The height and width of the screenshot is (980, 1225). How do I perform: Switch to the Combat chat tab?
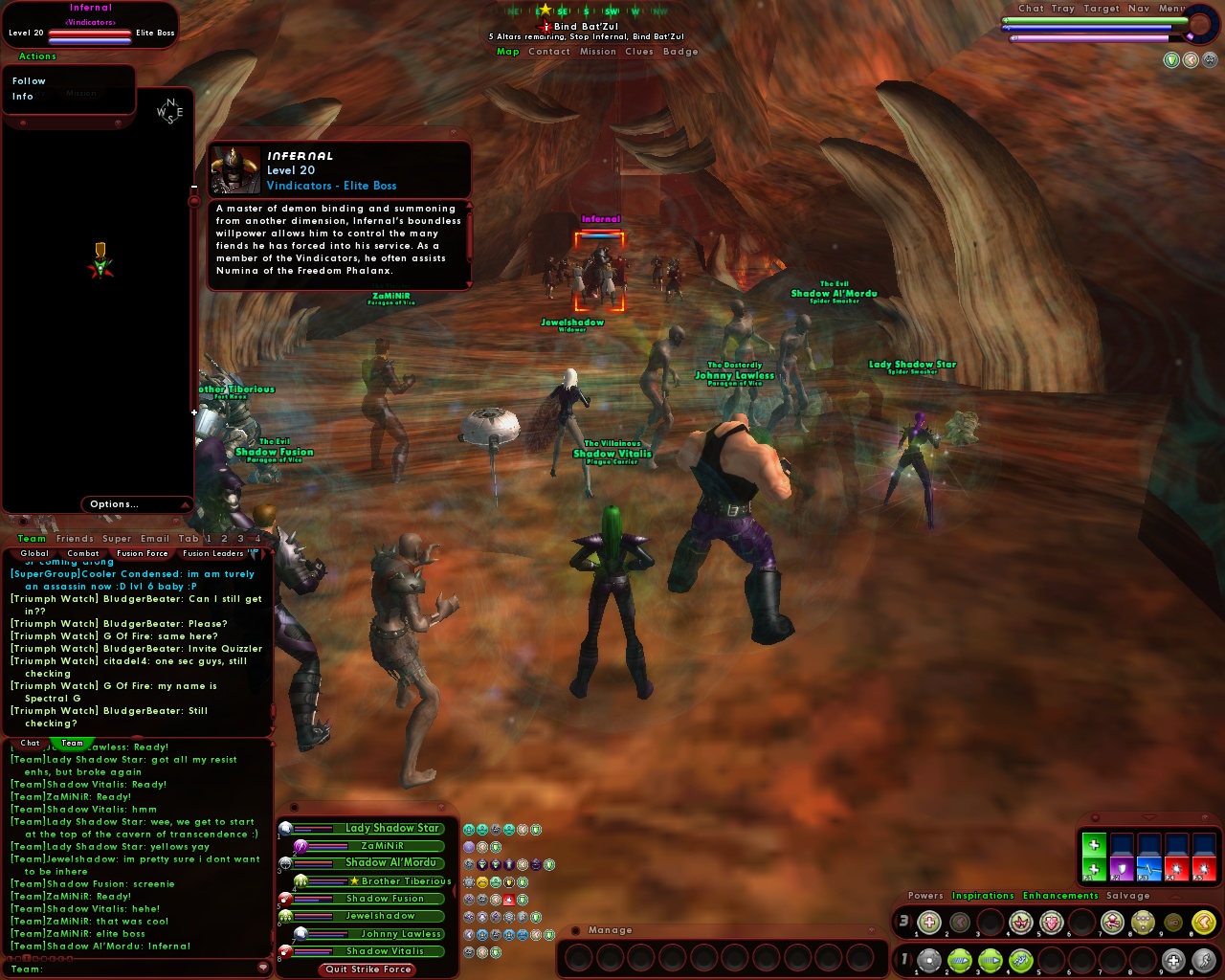pyautogui.click(x=83, y=553)
